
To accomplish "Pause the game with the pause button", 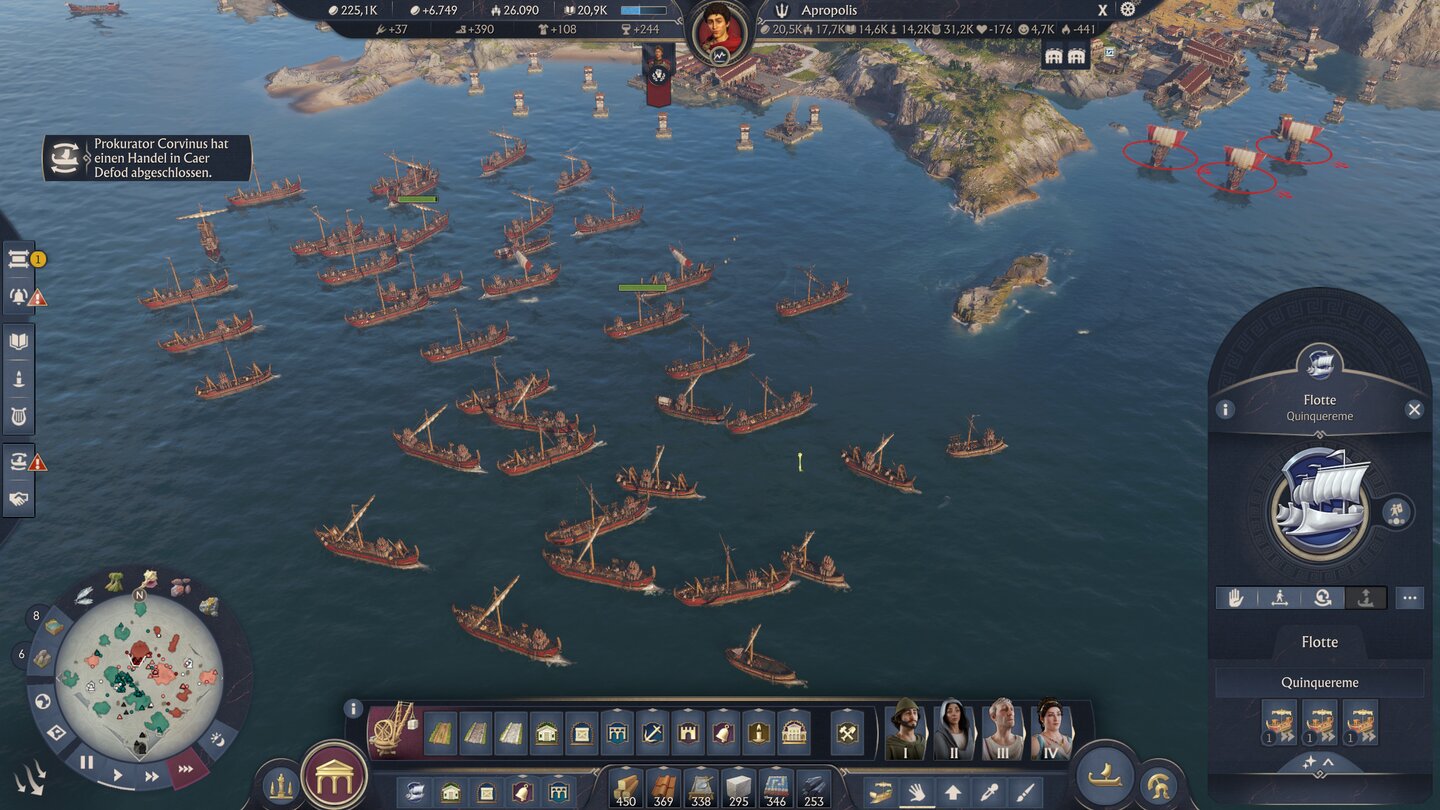I will pyautogui.click(x=87, y=762).
